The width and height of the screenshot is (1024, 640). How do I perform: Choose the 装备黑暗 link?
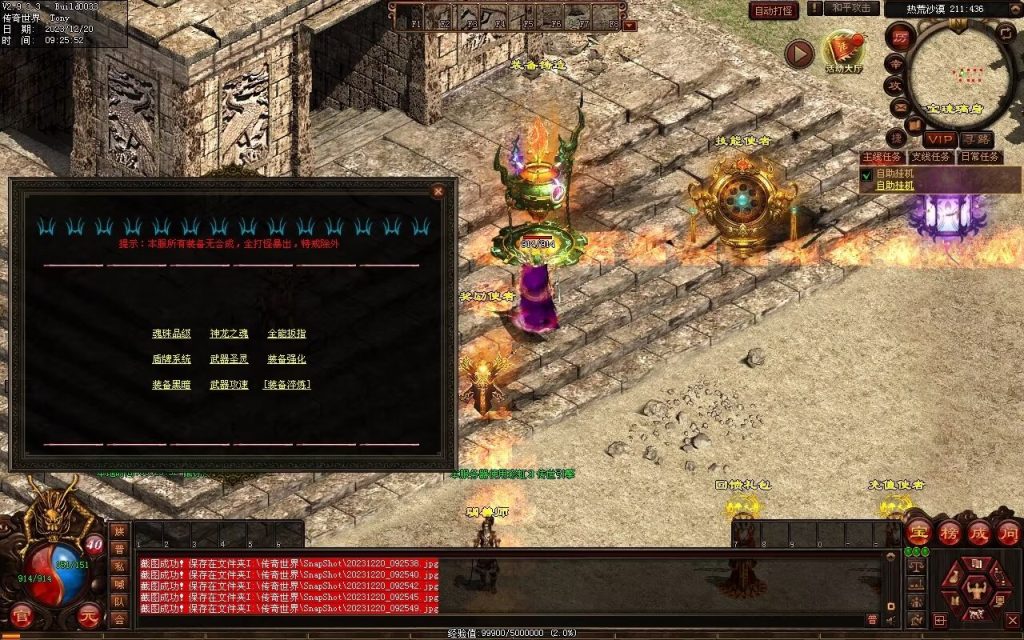click(x=171, y=384)
